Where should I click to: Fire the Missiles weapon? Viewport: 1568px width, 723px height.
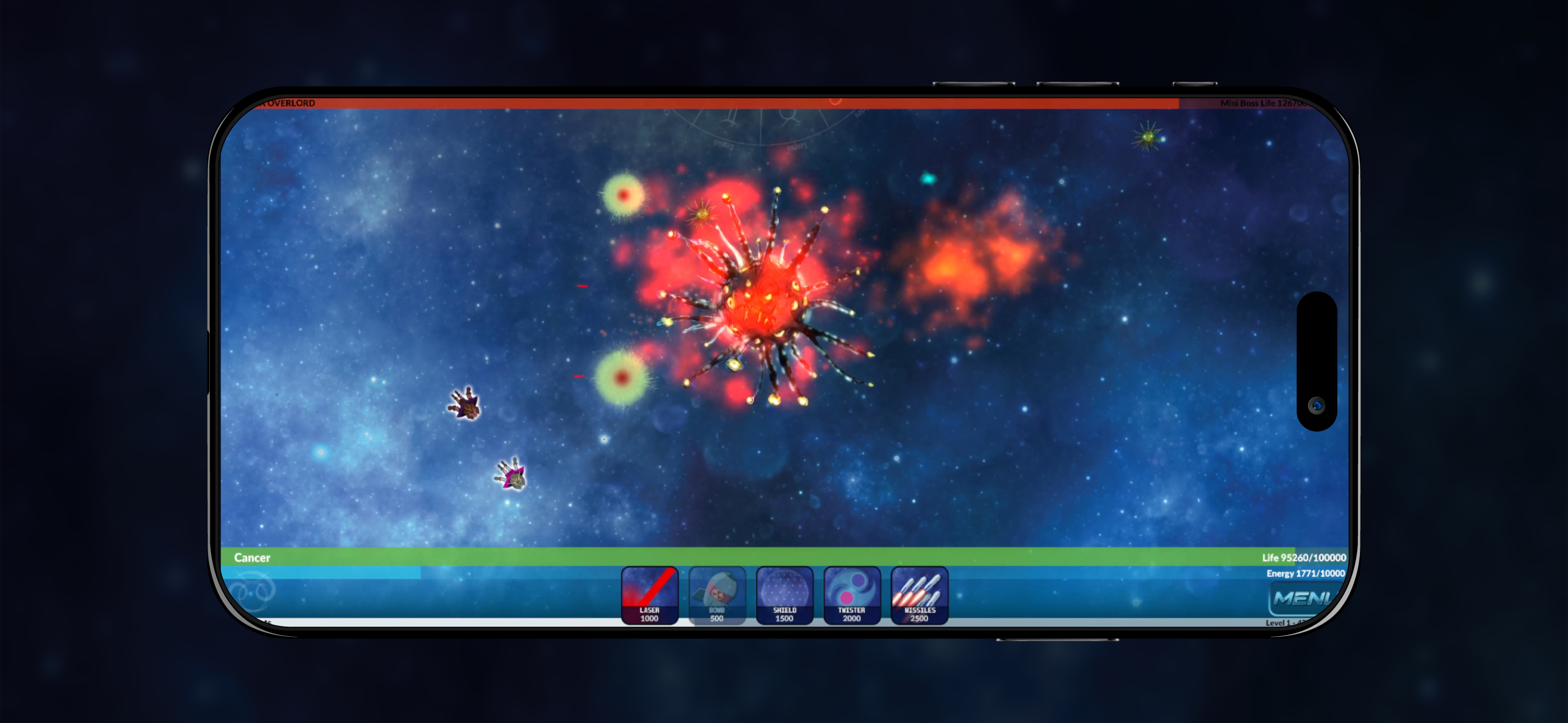click(919, 596)
